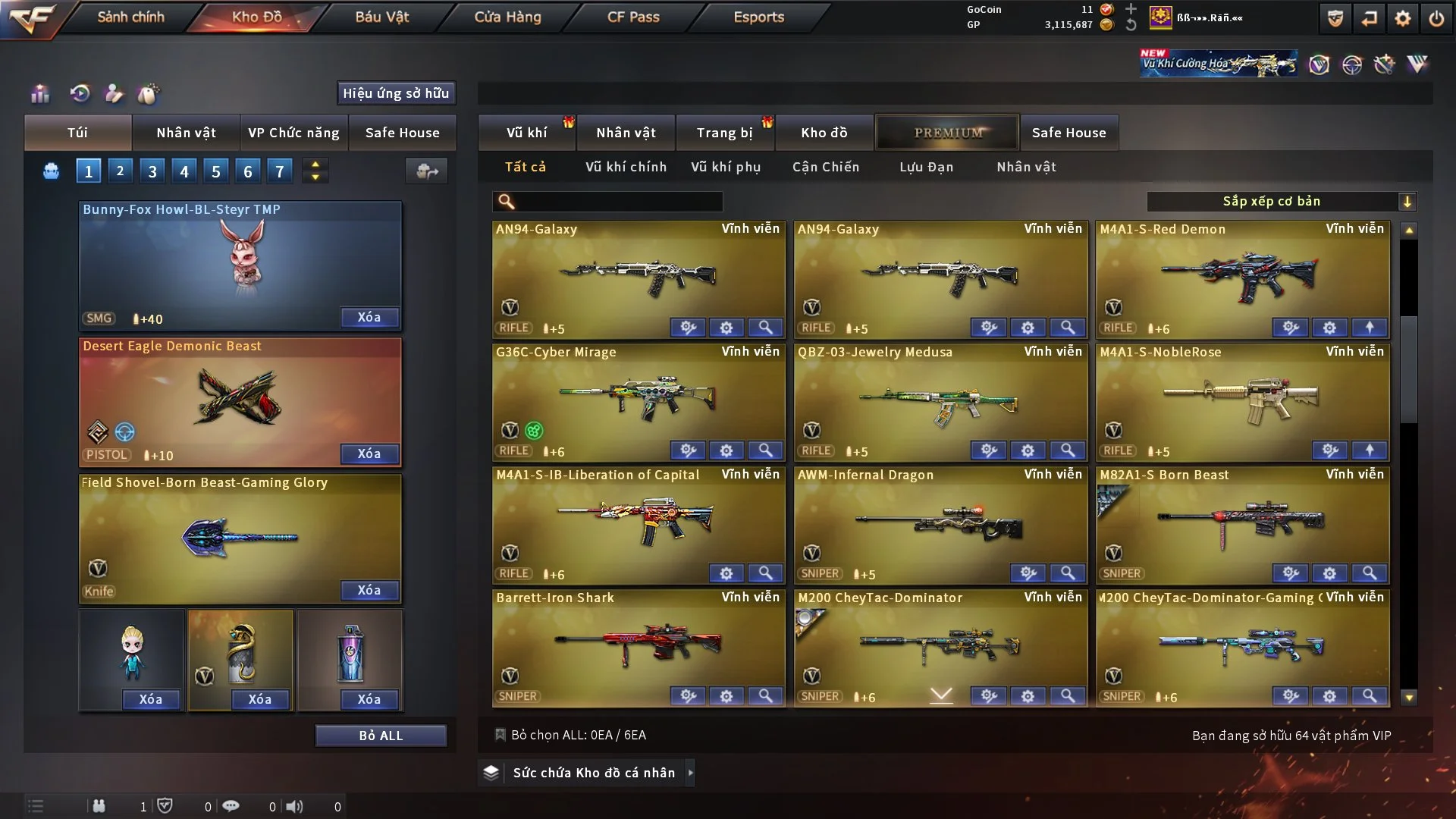The height and width of the screenshot is (819, 1456).
Task: Open the Vũ khí inventory tab
Action: 526,133
